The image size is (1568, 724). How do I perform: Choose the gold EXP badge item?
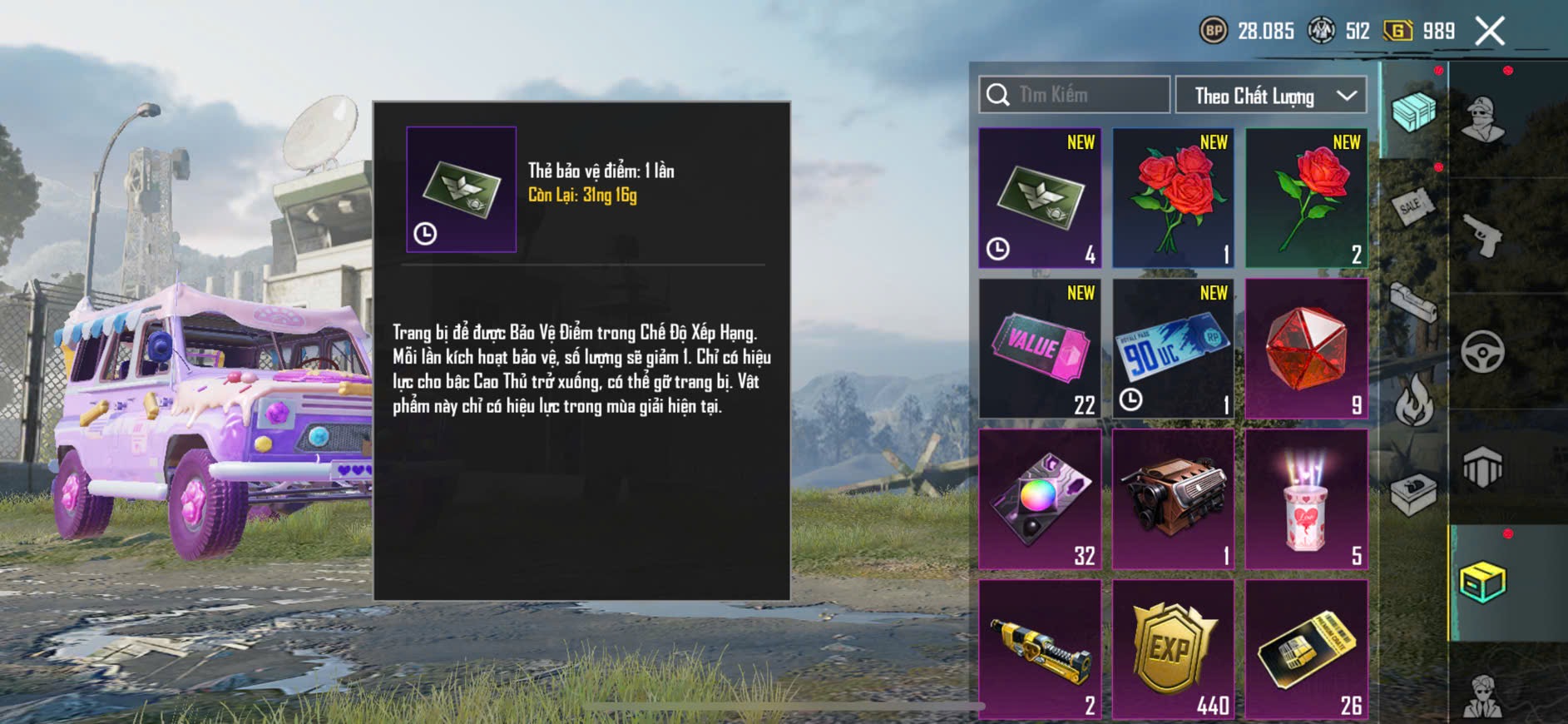(1173, 650)
